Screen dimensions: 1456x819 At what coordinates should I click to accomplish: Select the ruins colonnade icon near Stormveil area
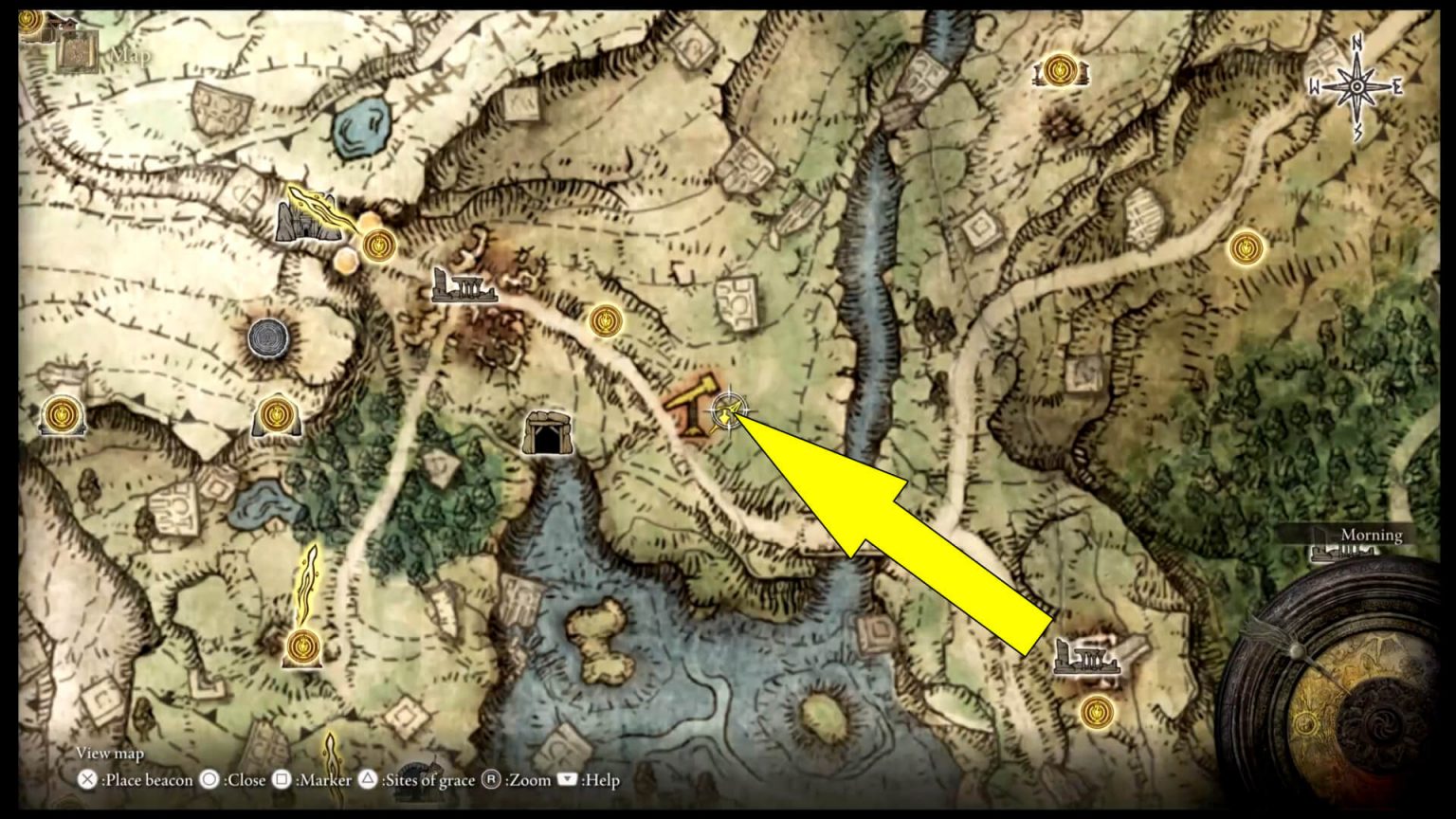pos(465,285)
